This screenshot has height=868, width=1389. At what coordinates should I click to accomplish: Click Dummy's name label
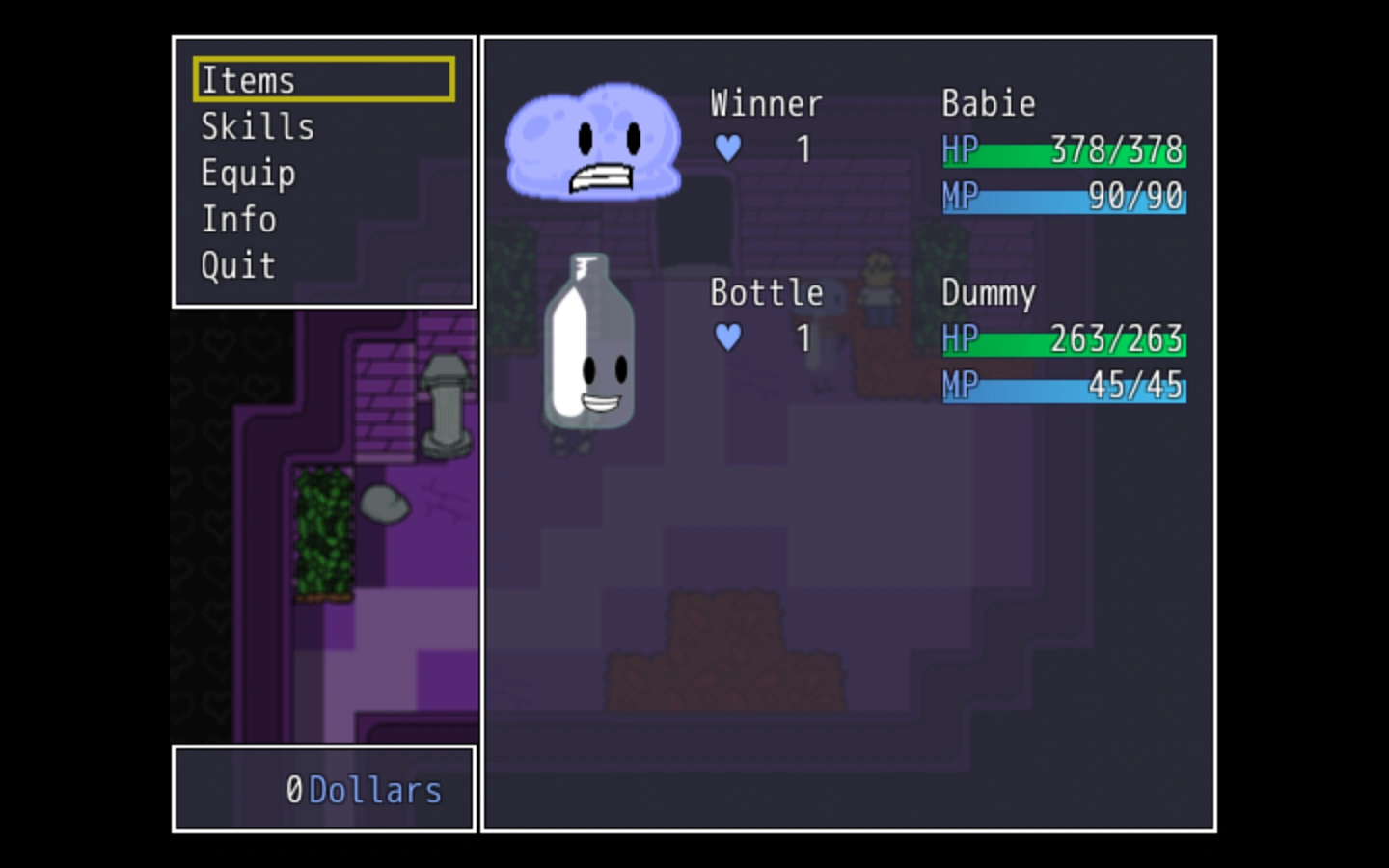(989, 293)
